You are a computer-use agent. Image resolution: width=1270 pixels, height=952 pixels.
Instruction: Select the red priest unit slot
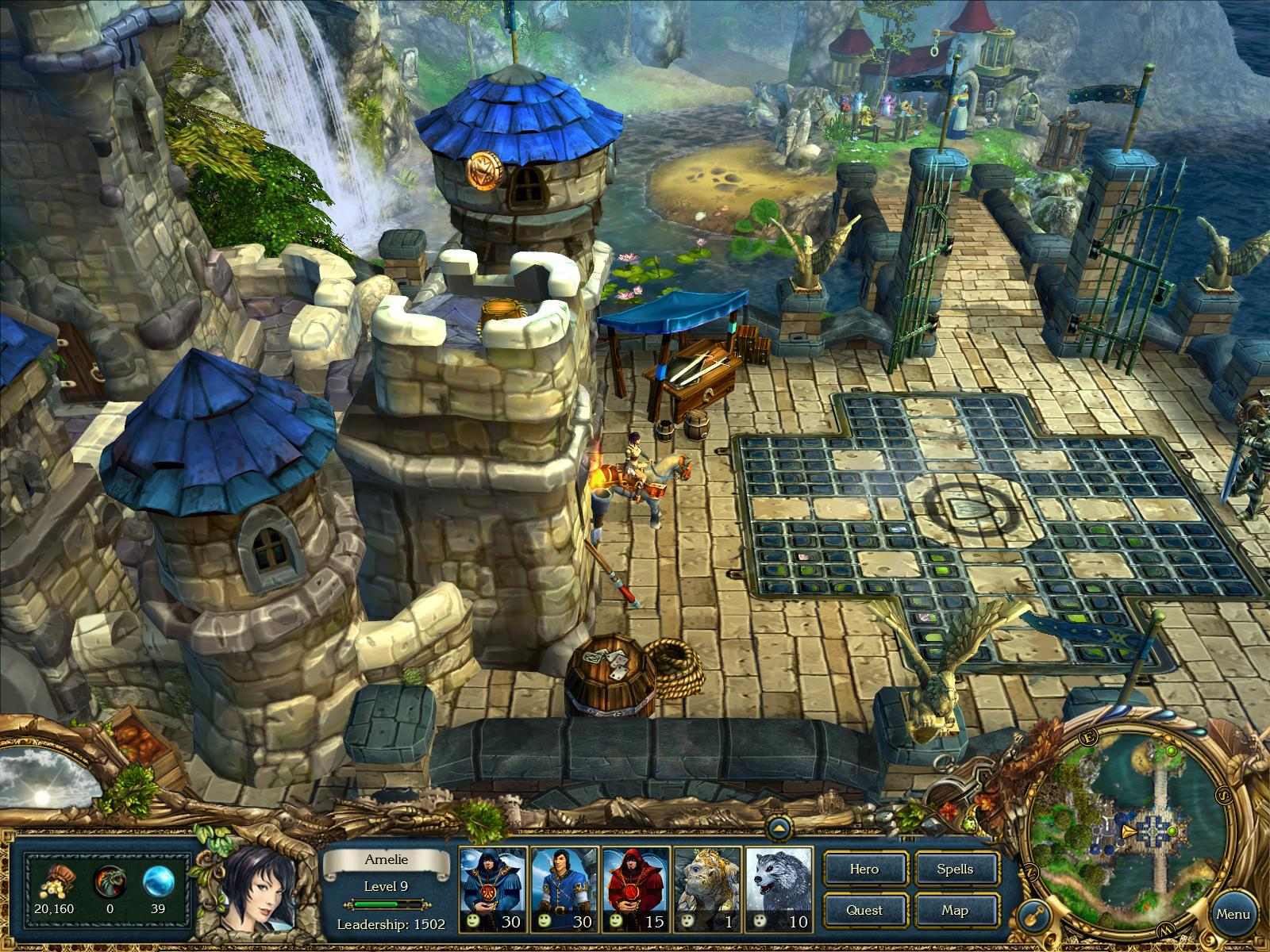635,889
